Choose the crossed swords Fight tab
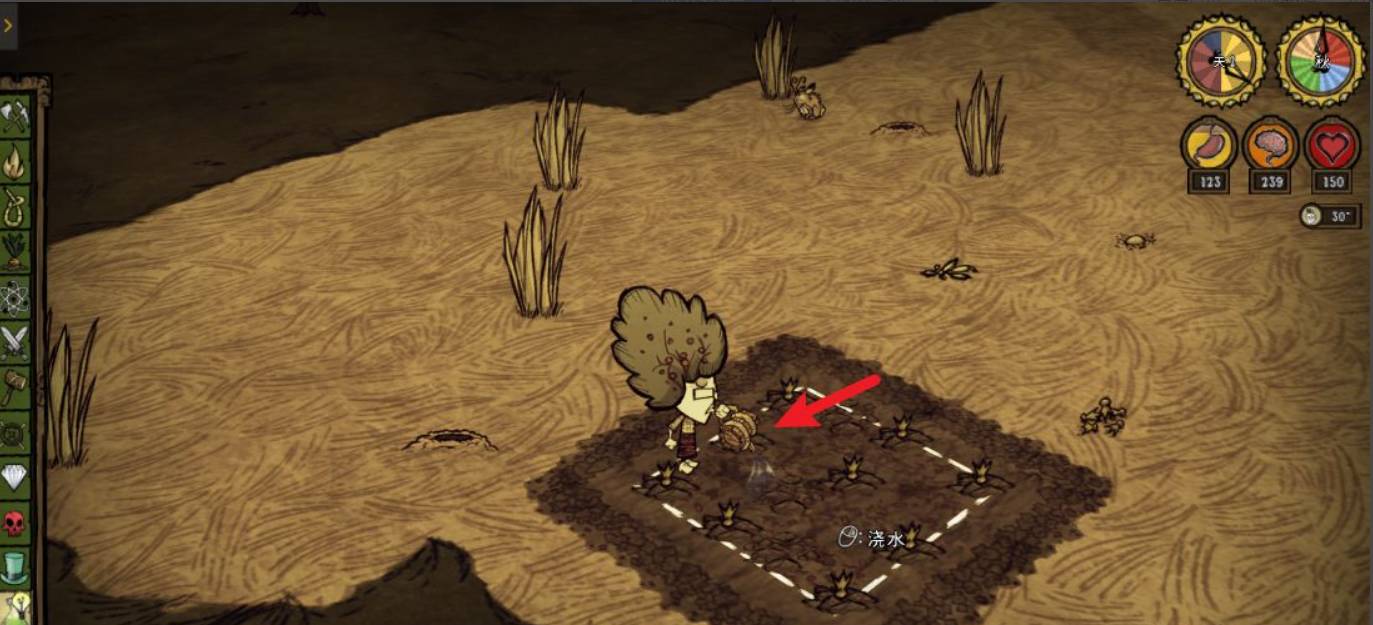 click(14, 343)
